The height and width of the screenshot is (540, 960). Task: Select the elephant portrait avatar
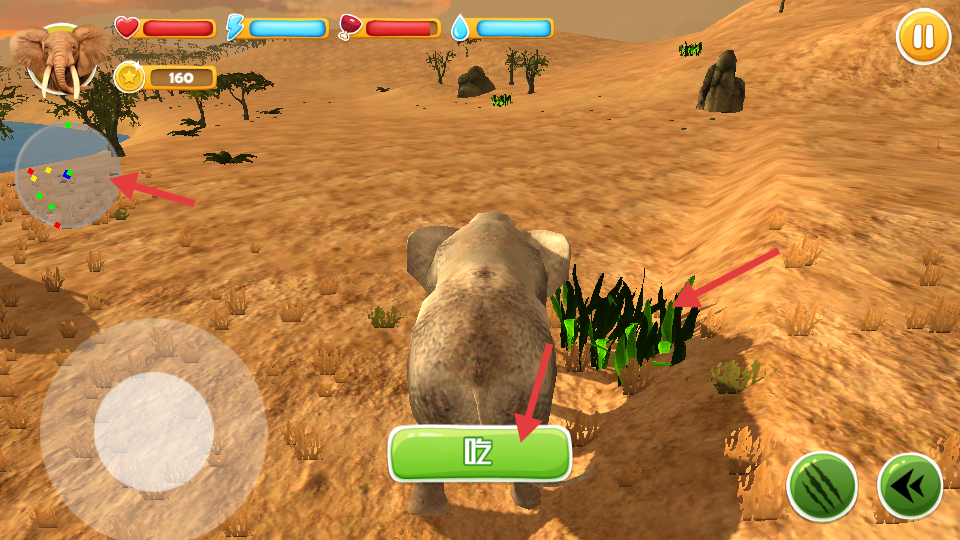60,59
